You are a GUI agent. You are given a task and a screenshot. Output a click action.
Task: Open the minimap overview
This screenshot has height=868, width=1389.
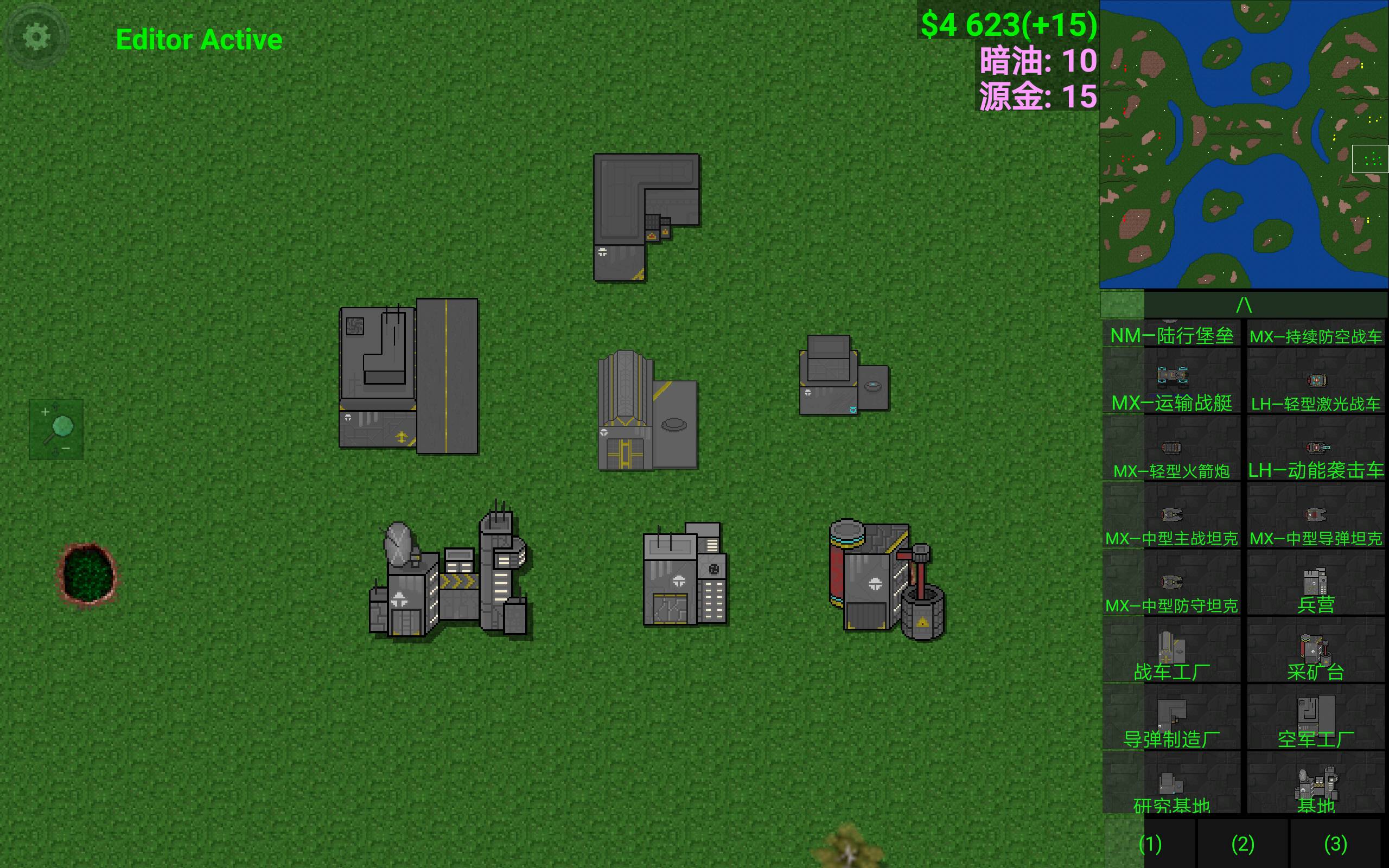tap(1244, 144)
